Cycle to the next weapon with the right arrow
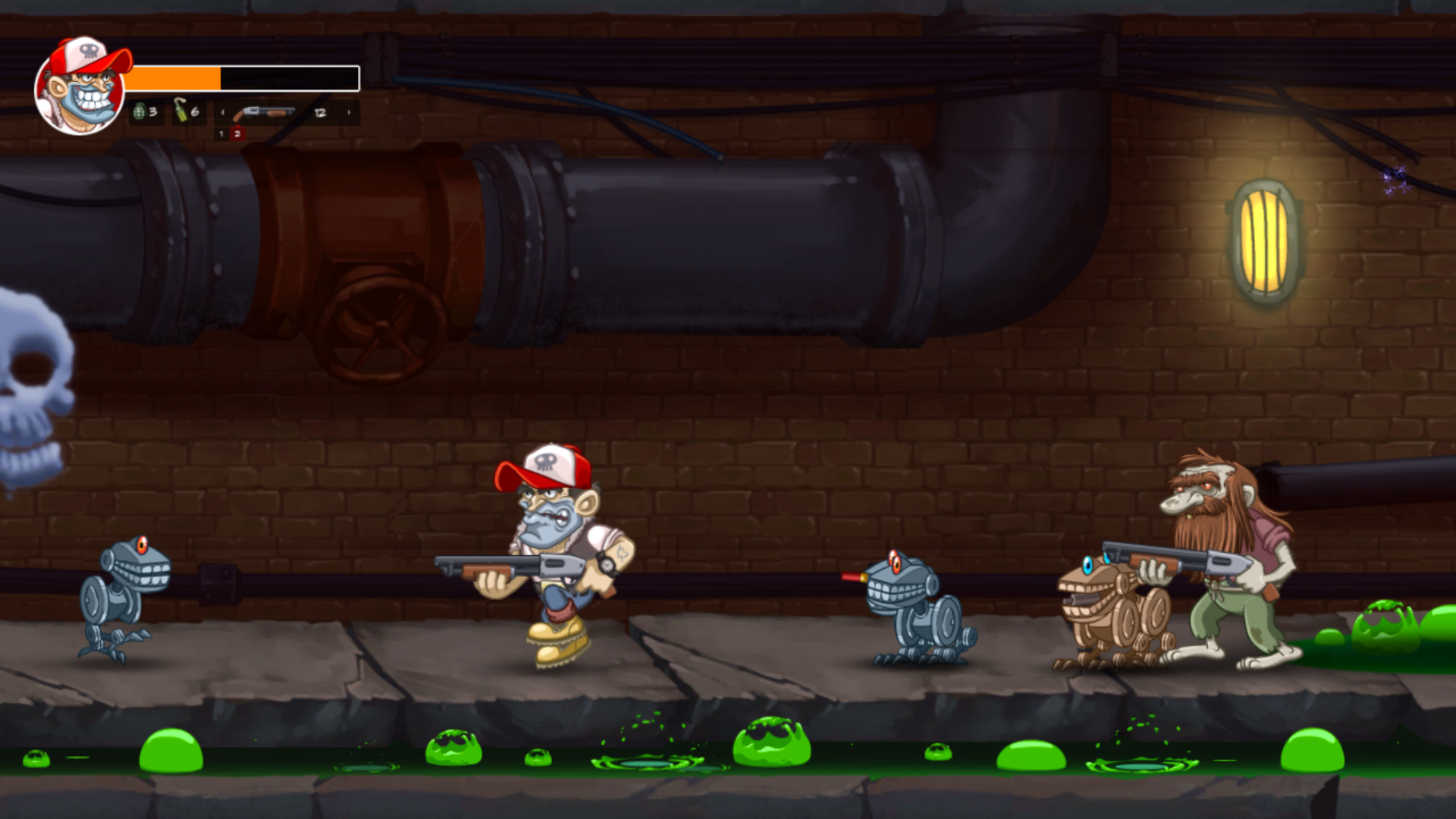Viewport: 1456px width, 819px height. coord(350,112)
